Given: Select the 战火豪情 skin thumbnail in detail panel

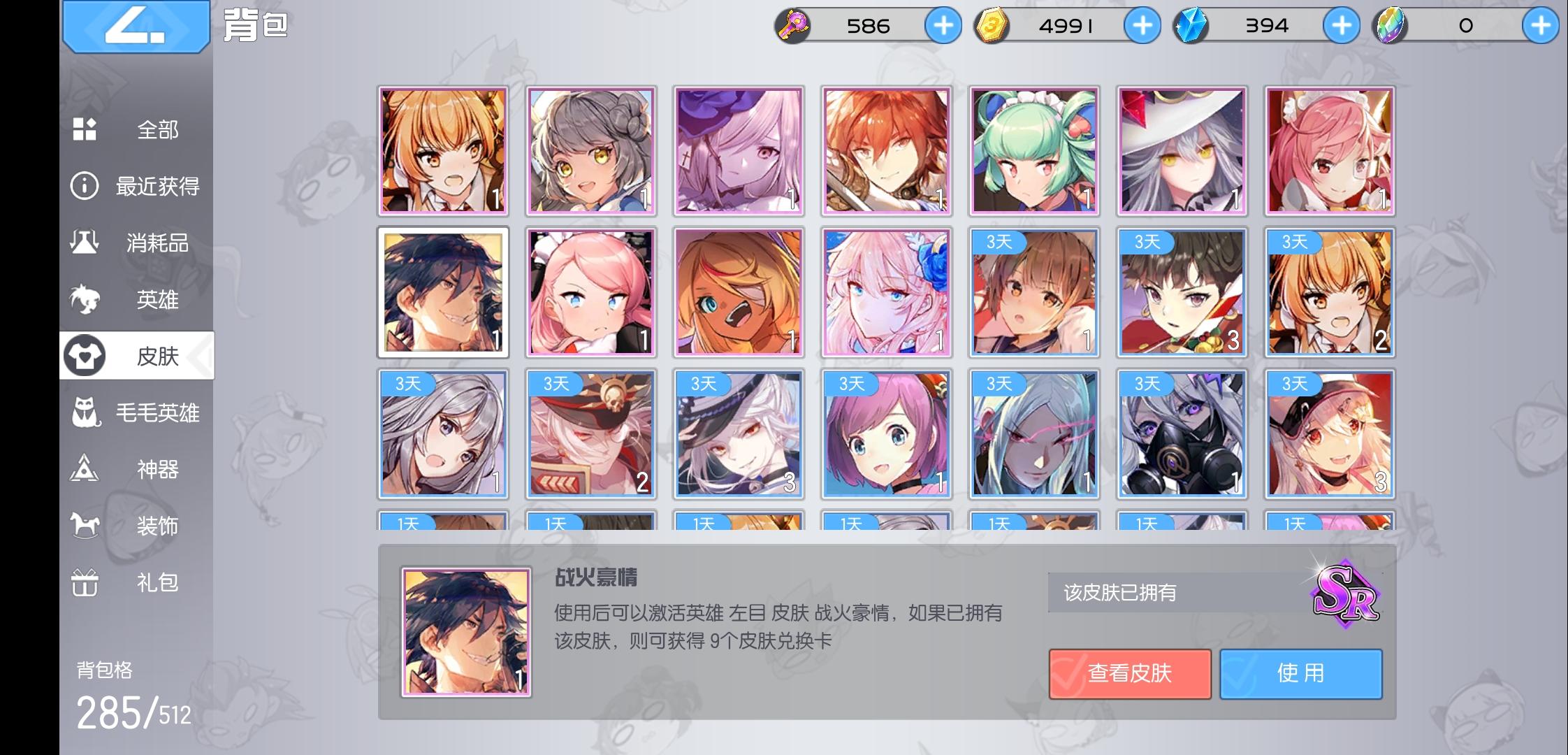Looking at the screenshot, I should [465, 633].
